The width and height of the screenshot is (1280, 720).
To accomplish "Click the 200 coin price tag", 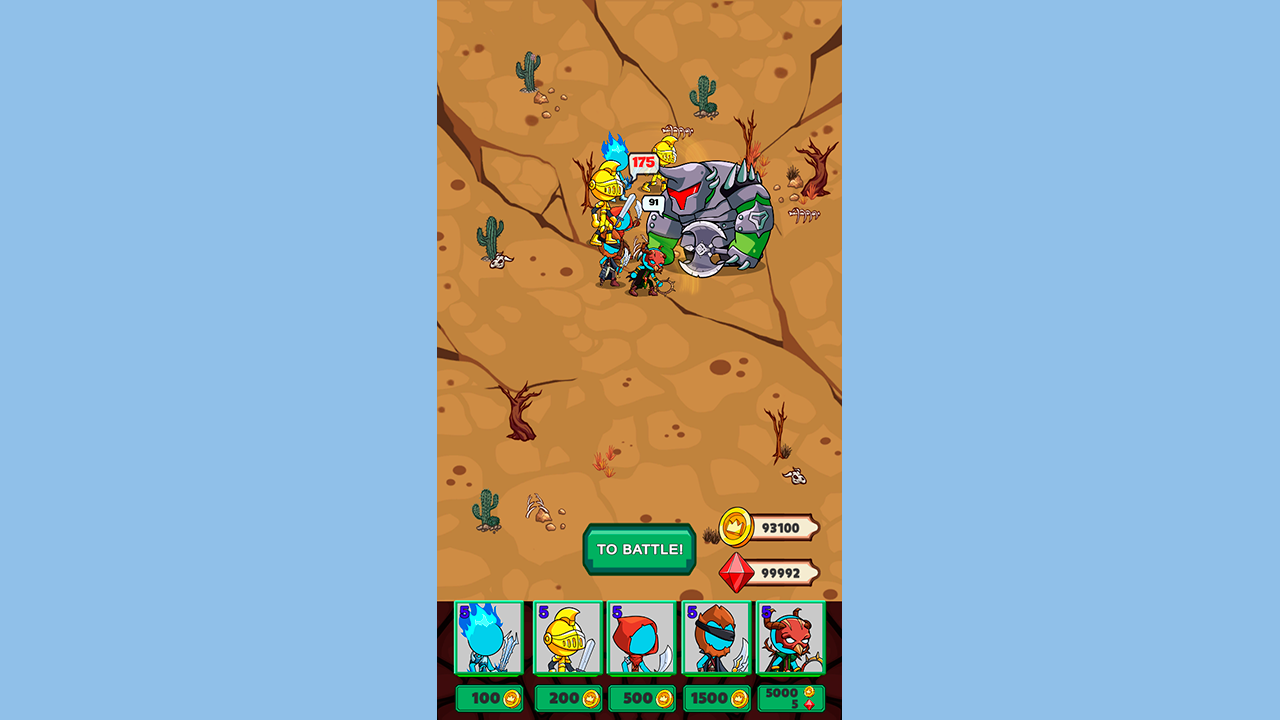I will point(567,698).
